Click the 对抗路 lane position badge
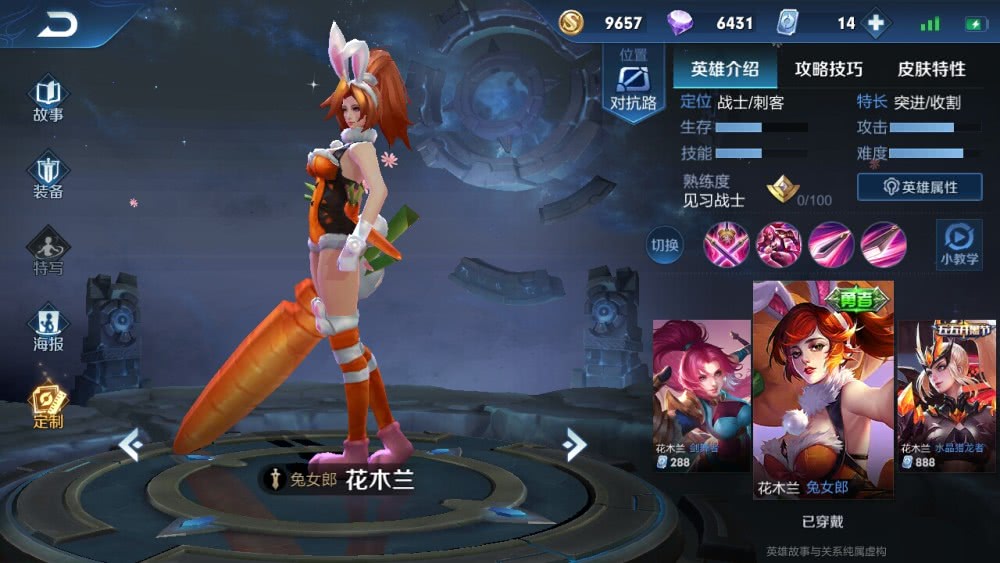The height and width of the screenshot is (563, 1000). click(x=634, y=85)
